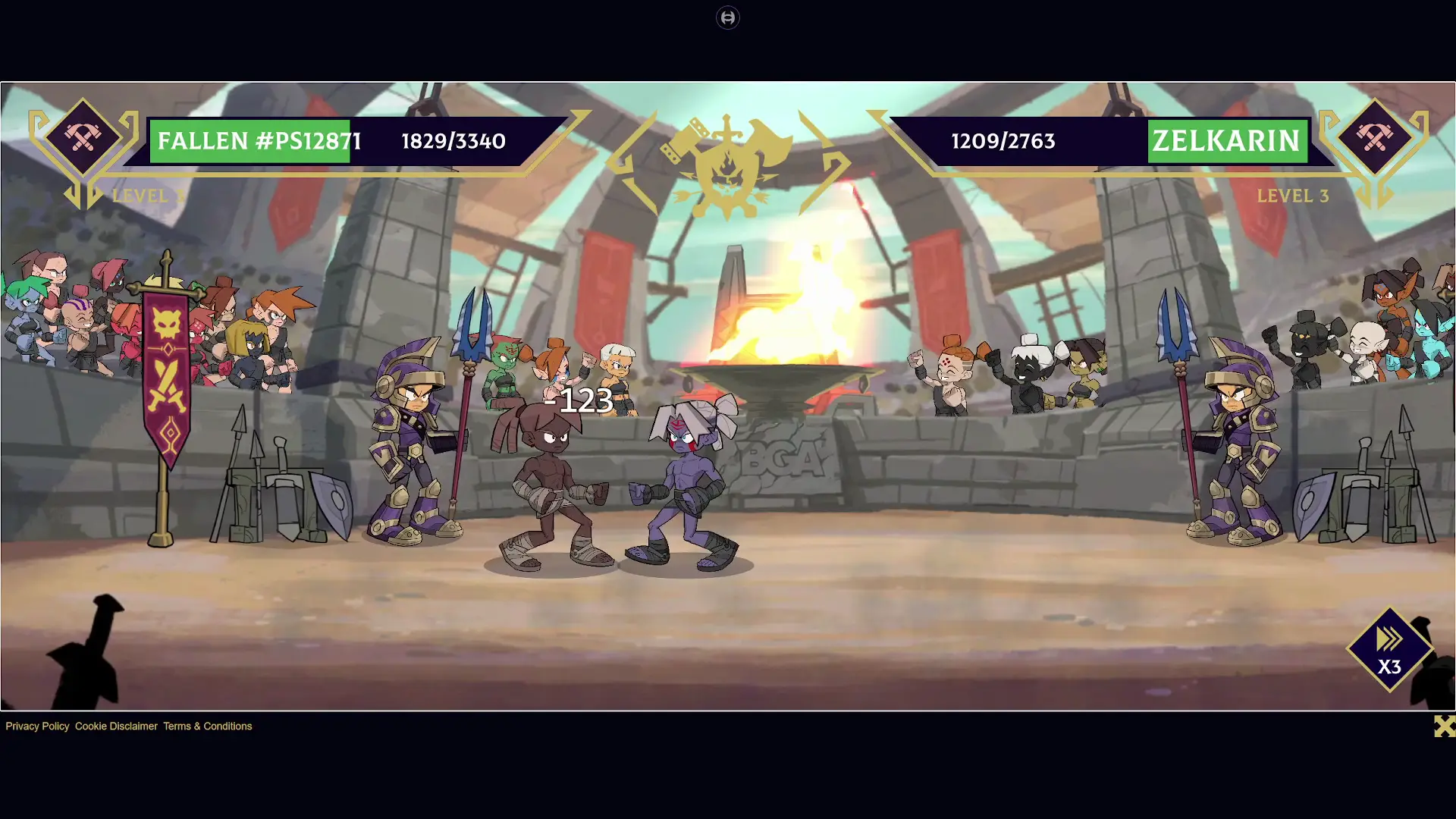The image size is (1456, 819).
Task: Click the health bar showing 1209/2763
Action: coord(1003,141)
